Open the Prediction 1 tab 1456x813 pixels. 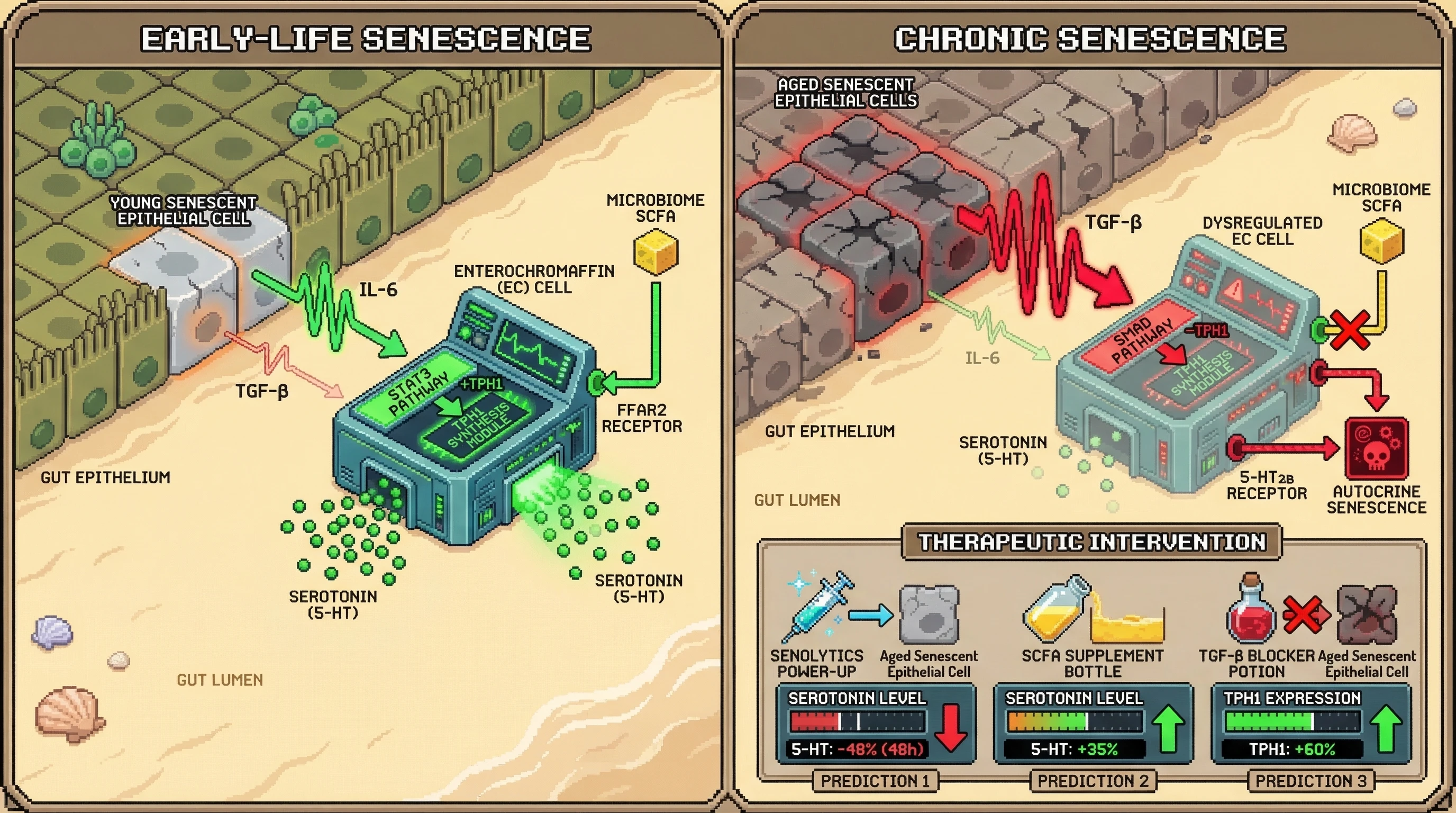coord(875,781)
